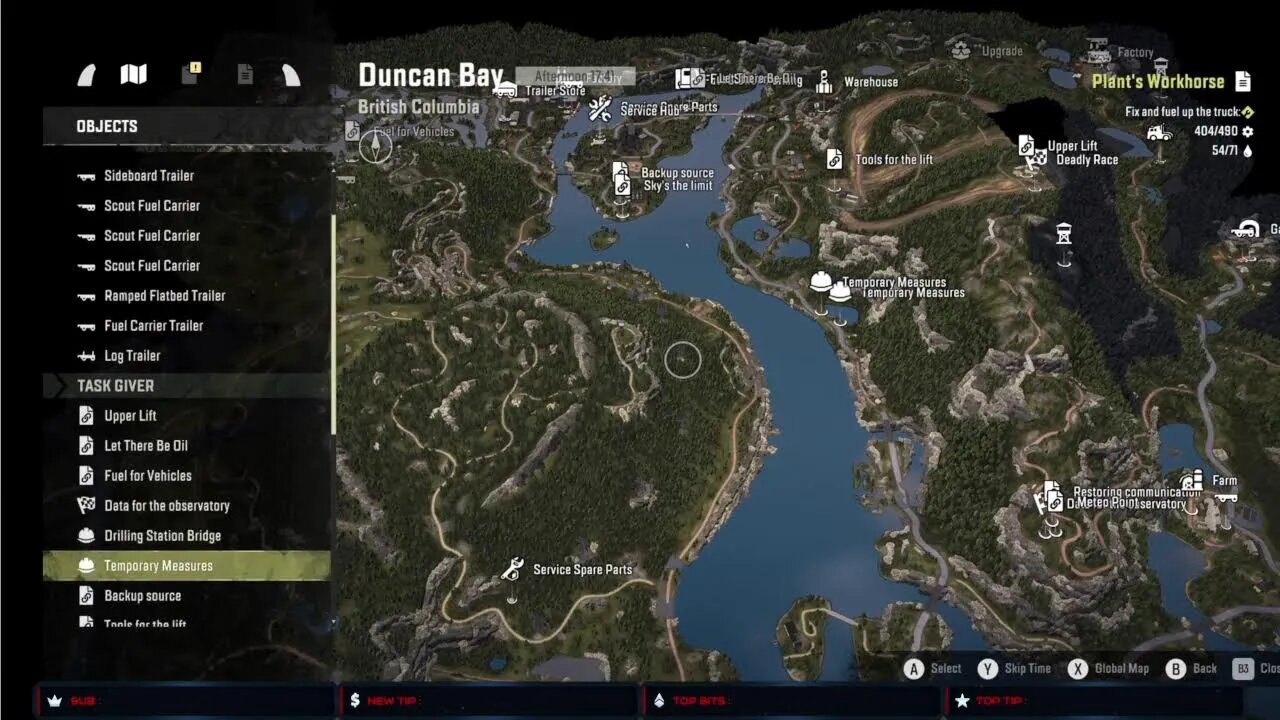This screenshot has height=720, width=1280.
Task: Select the Service Spare Parts wrench icon
Action: click(x=512, y=568)
